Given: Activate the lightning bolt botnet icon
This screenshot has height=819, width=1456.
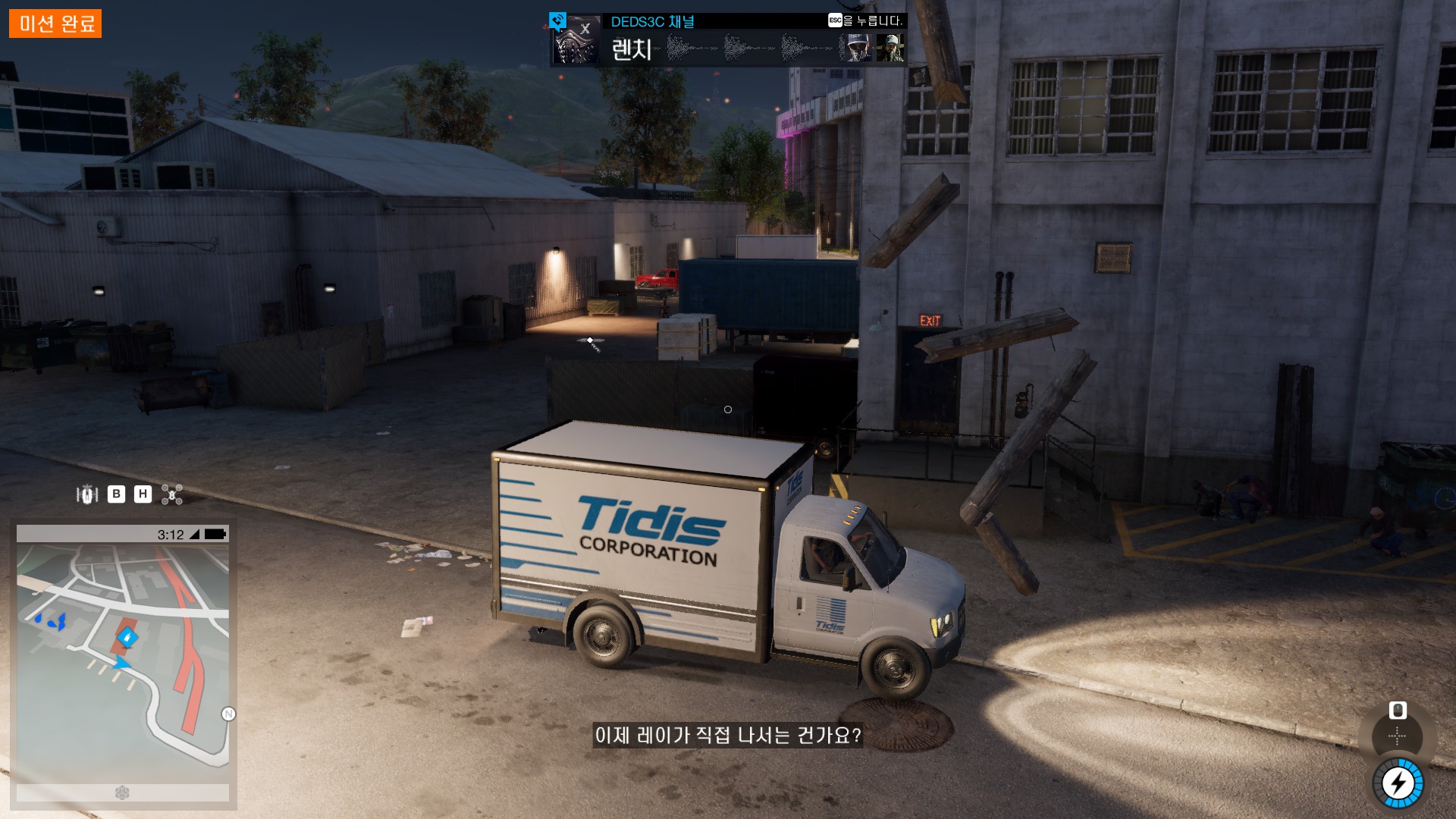Looking at the screenshot, I should click(x=1398, y=783).
